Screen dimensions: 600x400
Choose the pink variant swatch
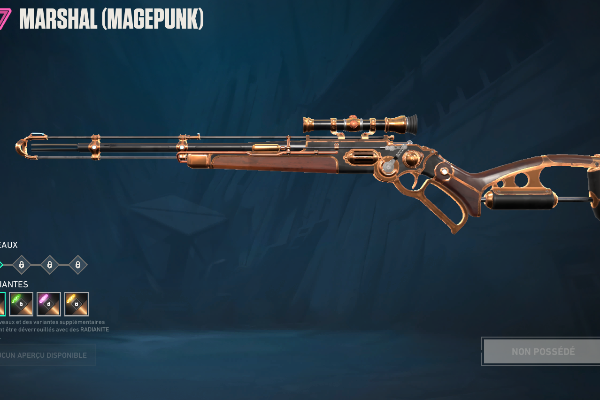coord(49,304)
